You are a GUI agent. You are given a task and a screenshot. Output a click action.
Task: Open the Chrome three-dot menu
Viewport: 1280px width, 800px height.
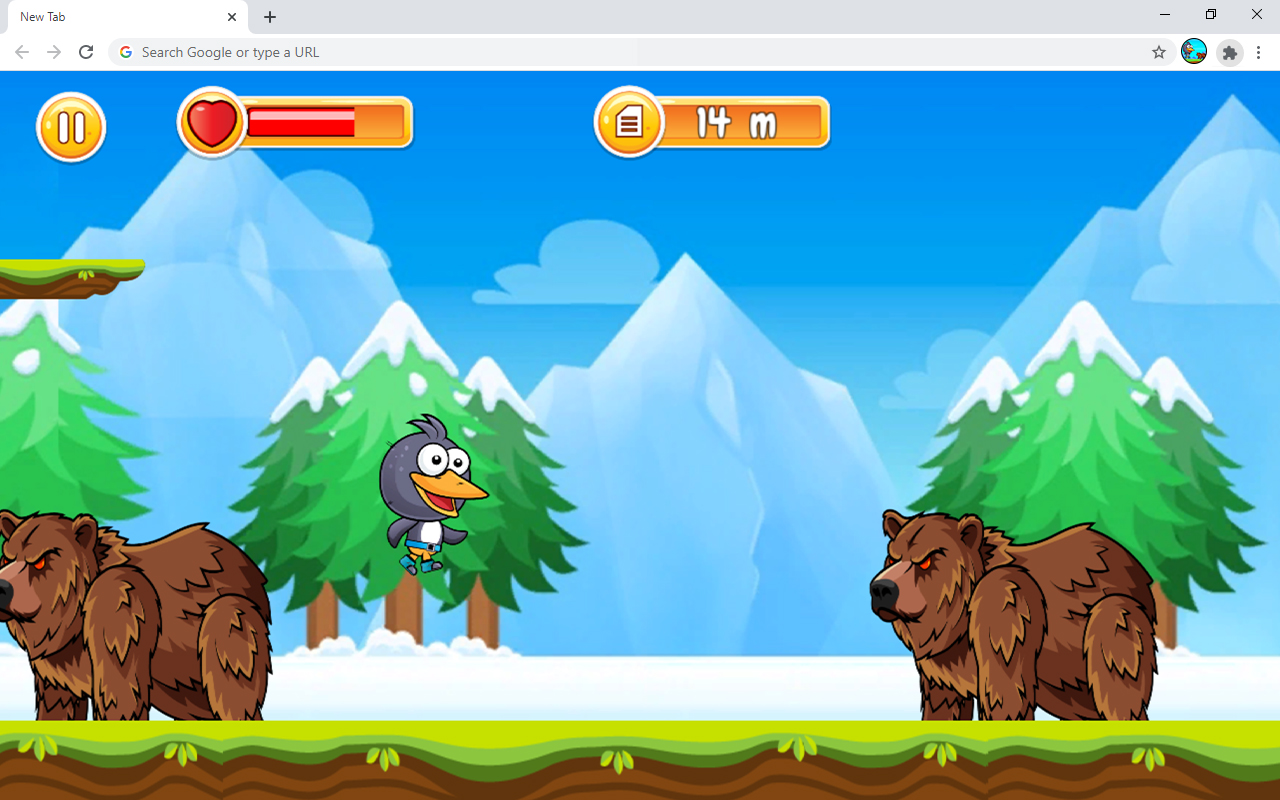pos(1258,52)
